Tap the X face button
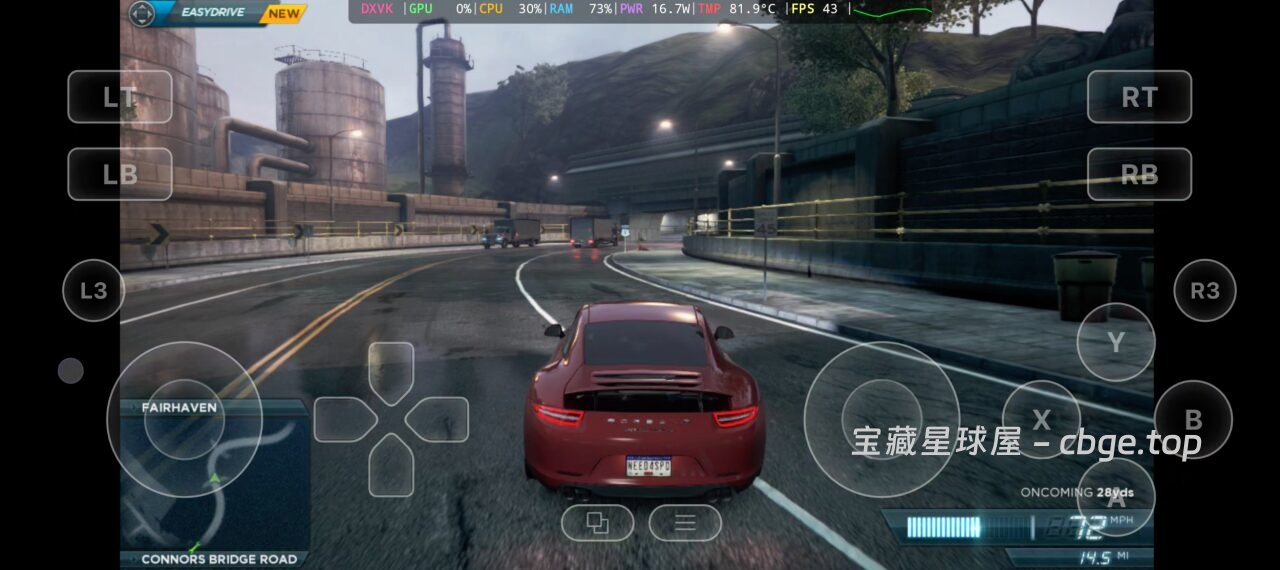This screenshot has height=570, width=1280. (1041, 419)
